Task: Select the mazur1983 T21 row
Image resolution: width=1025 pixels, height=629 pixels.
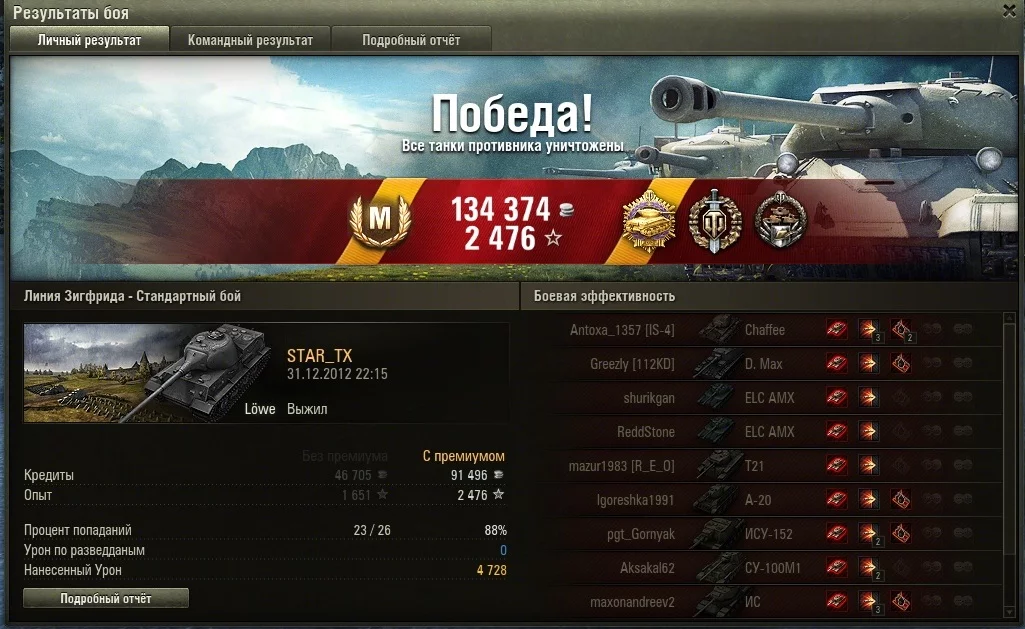Action: (760, 466)
